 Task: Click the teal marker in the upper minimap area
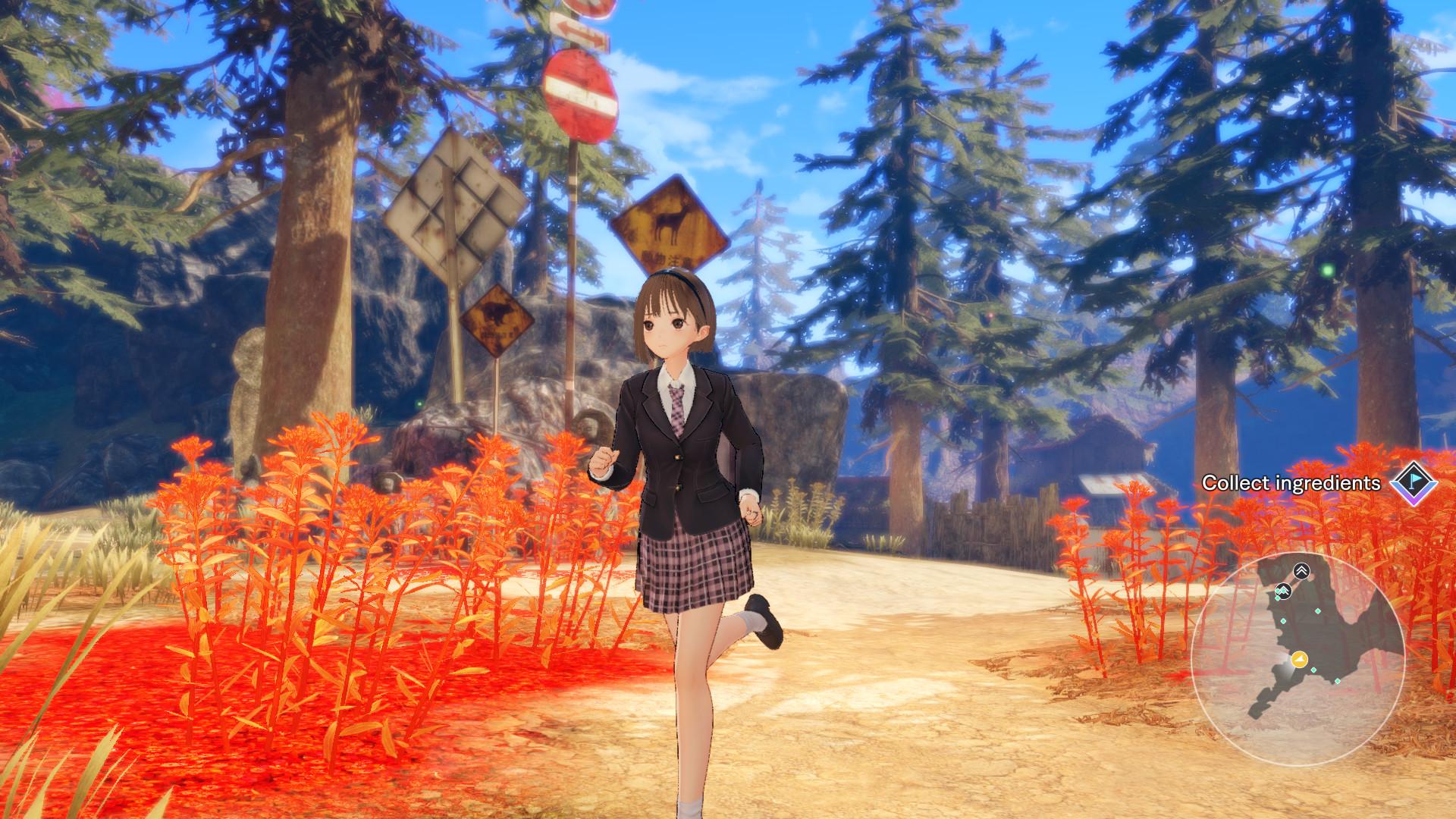1317,612
